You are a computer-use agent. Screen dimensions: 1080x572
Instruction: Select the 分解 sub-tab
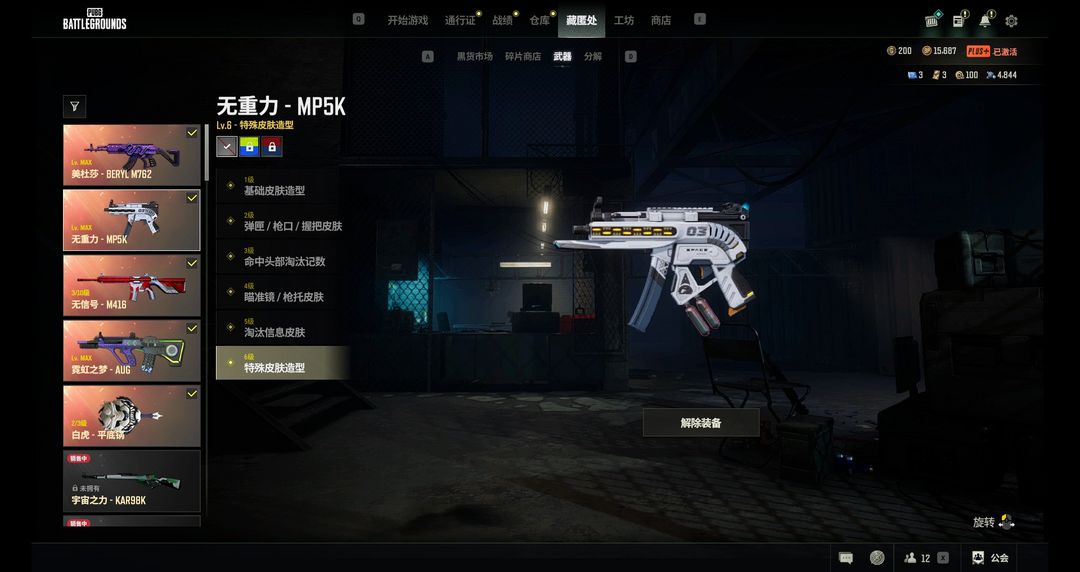click(x=593, y=57)
